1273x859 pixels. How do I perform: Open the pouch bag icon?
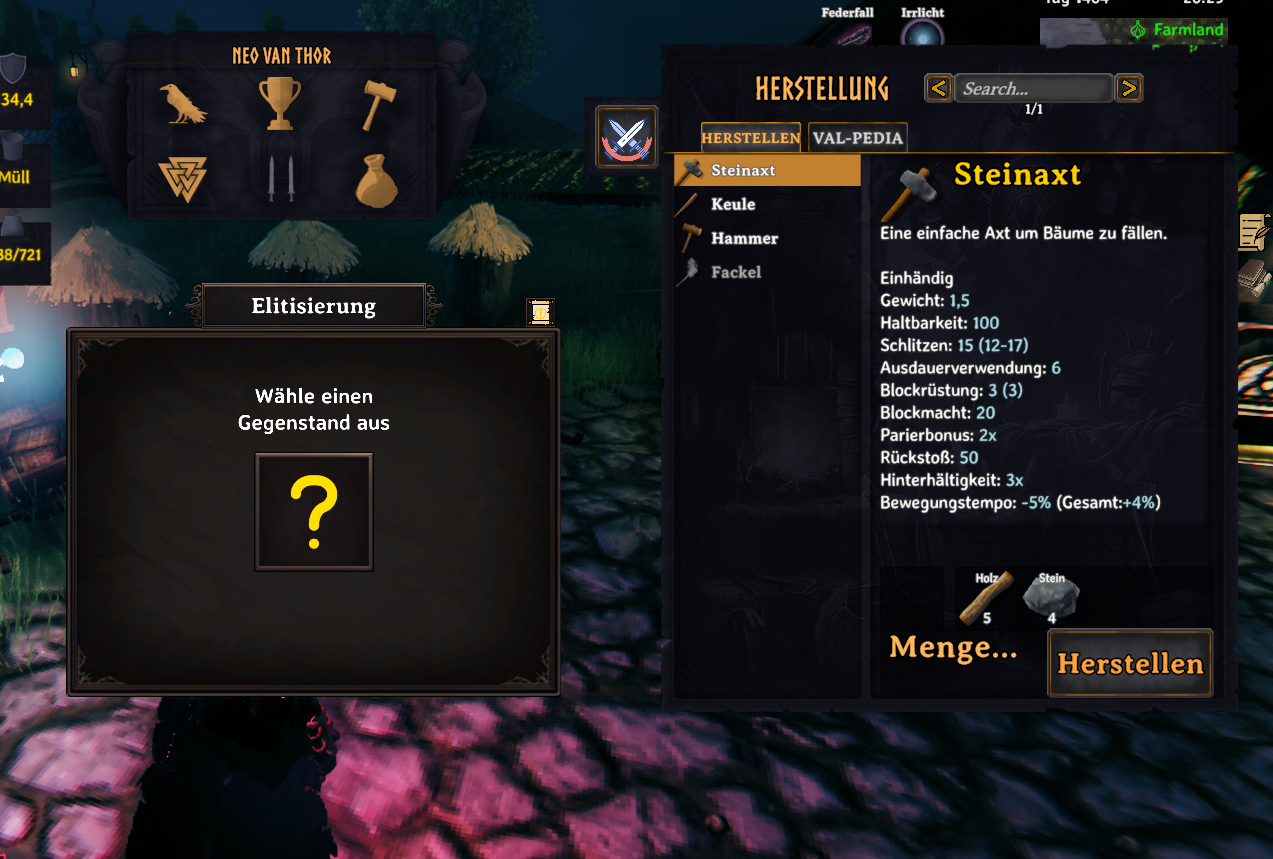(377, 180)
